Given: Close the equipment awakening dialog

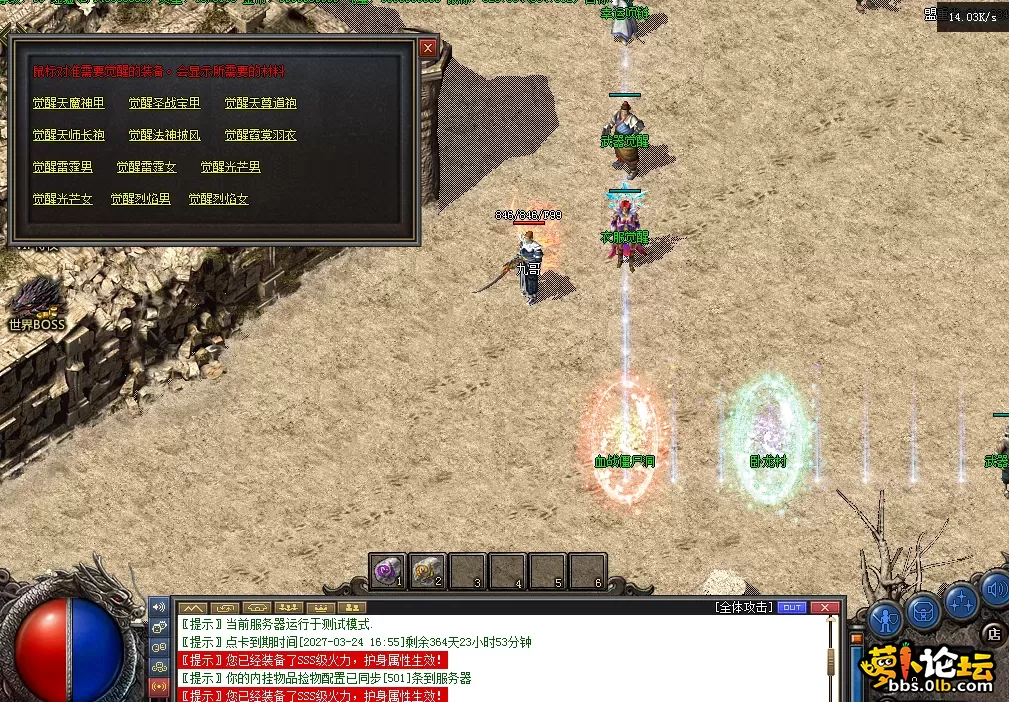Looking at the screenshot, I should (x=428, y=47).
